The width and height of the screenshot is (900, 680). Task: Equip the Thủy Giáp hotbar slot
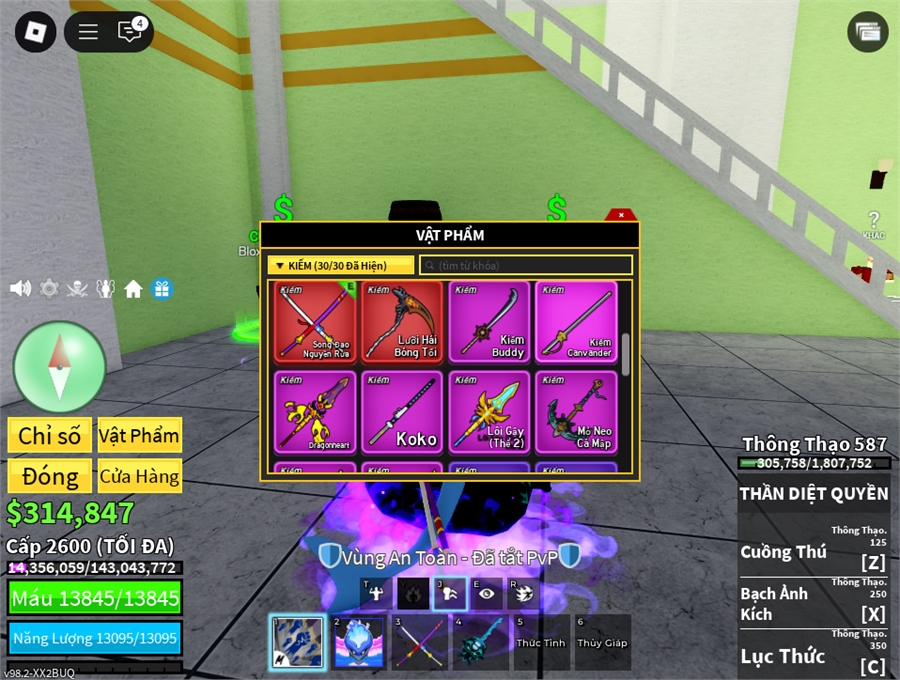[x=602, y=642]
